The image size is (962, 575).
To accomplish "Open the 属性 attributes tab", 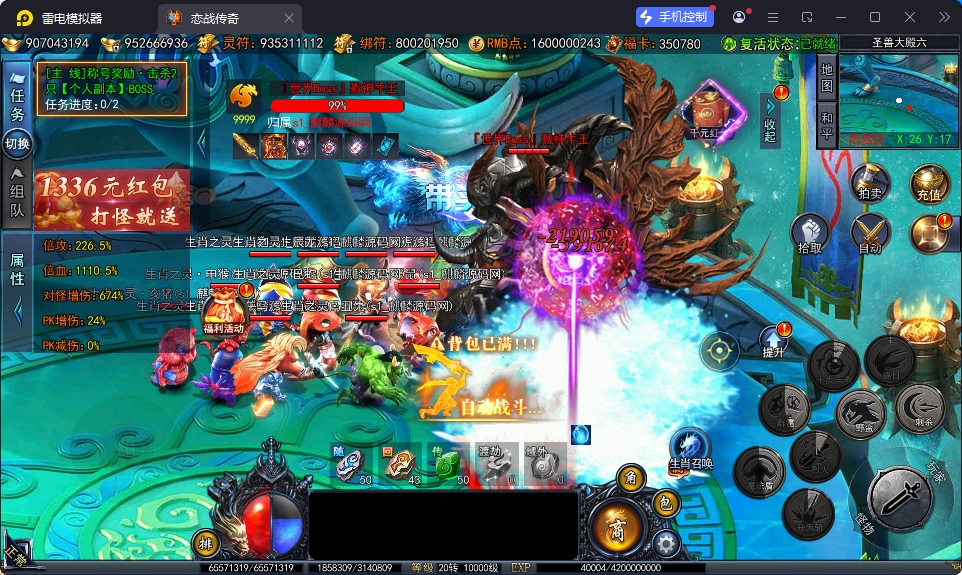I will [17, 270].
